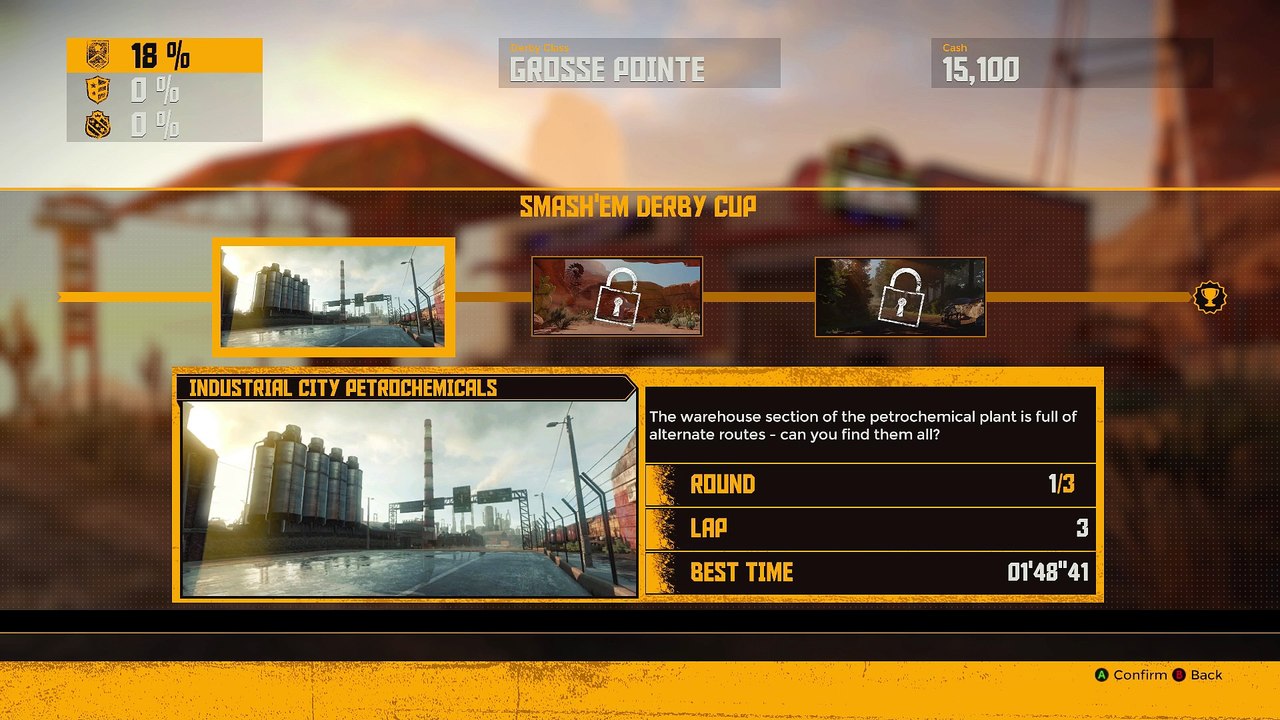The height and width of the screenshot is (720, 1280).
Task: Choose the locked desert canyon track tile
Action: click(x=617, y=296)
